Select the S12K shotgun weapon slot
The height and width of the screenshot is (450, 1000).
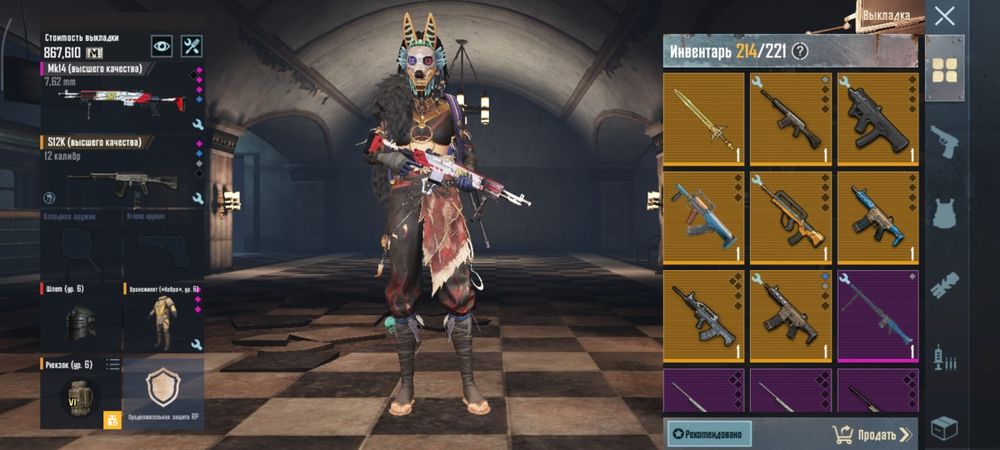[122, 174]
